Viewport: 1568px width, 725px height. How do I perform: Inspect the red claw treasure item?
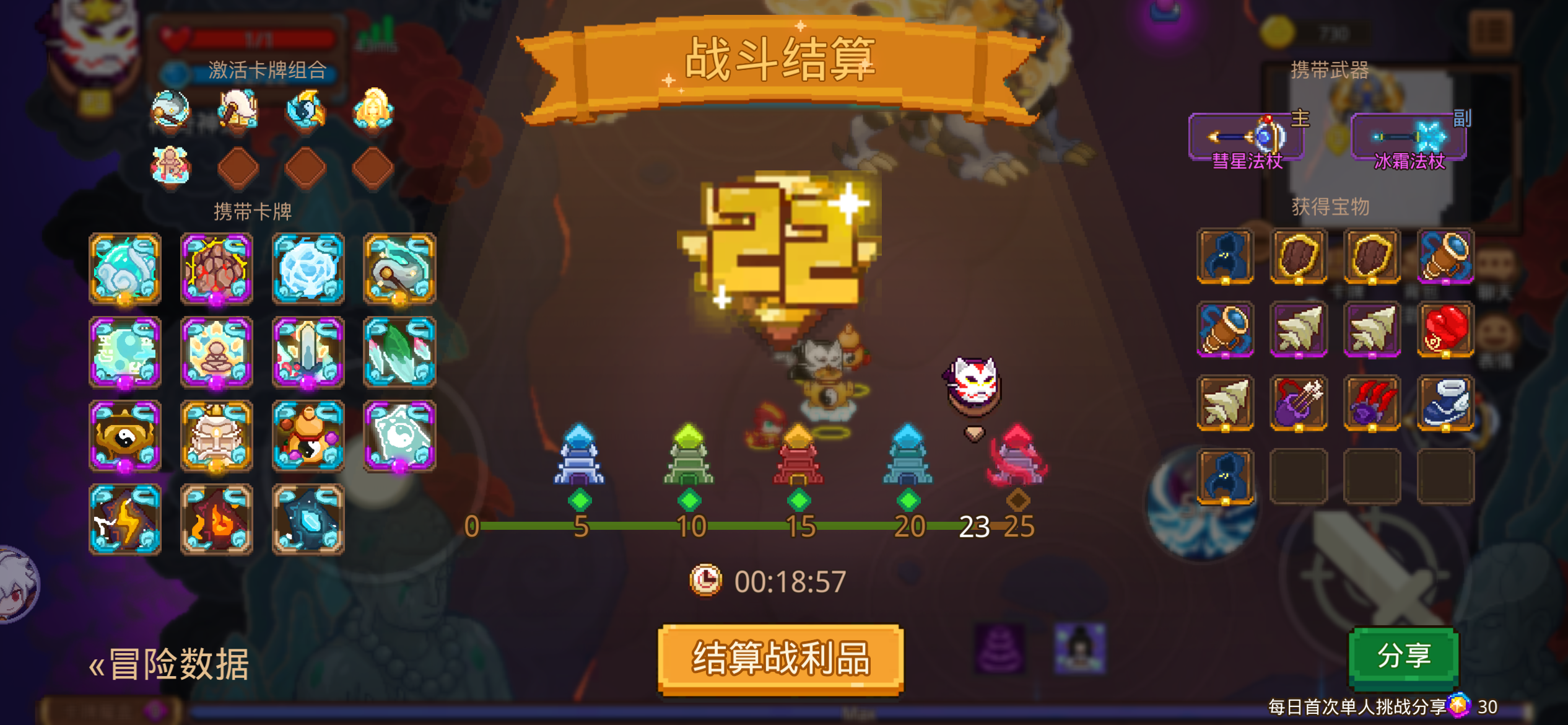pos(1373,403)
